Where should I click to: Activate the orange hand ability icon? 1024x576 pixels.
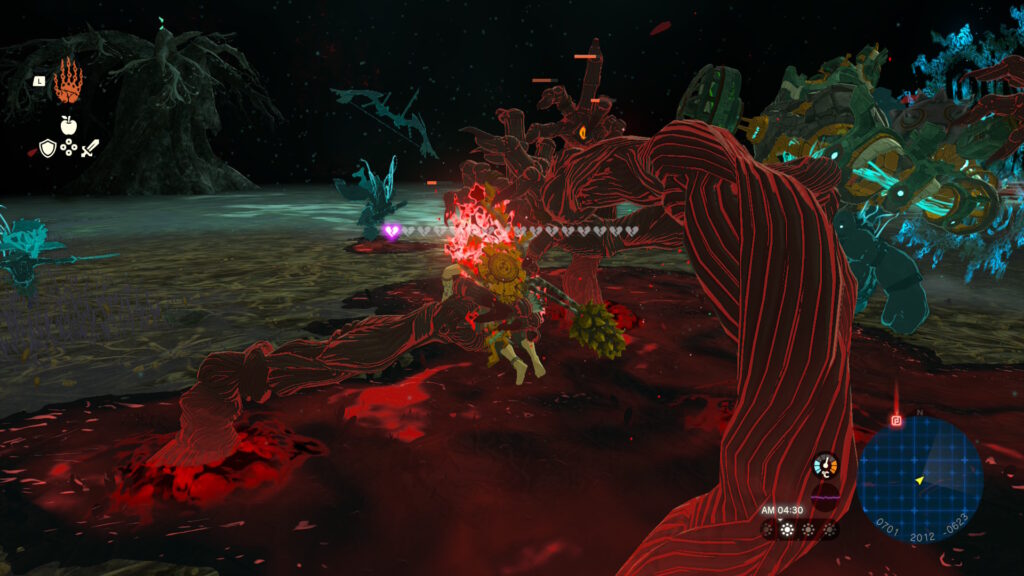pos(69,81)
